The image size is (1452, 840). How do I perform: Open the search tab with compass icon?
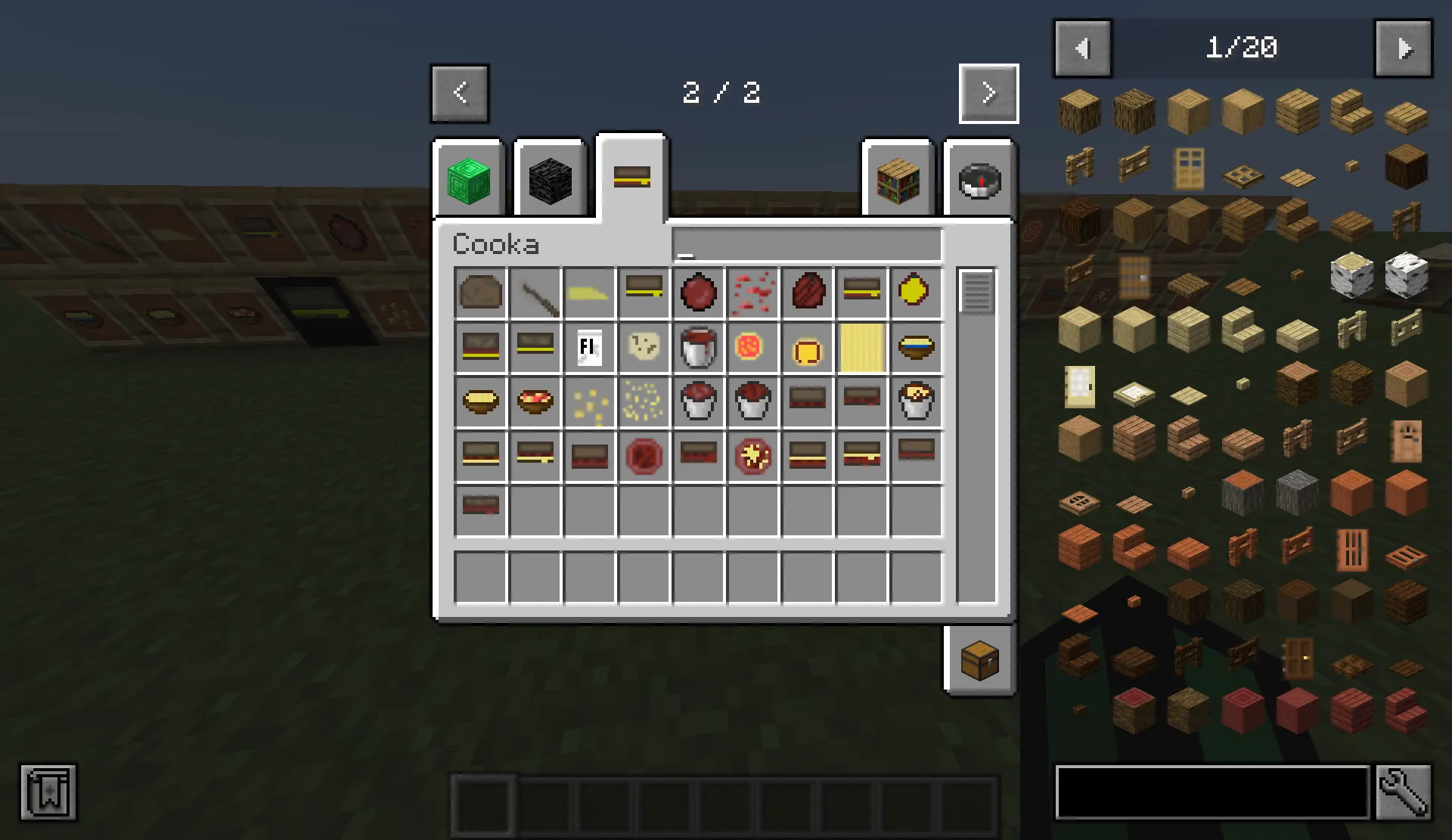(979, 179)
